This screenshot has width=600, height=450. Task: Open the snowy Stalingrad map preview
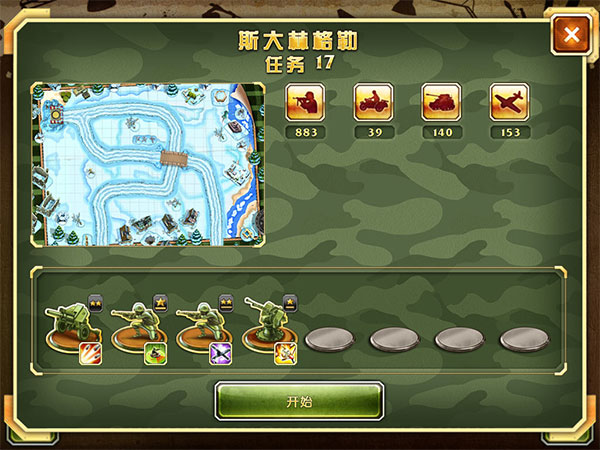click(x=148, y=164)
